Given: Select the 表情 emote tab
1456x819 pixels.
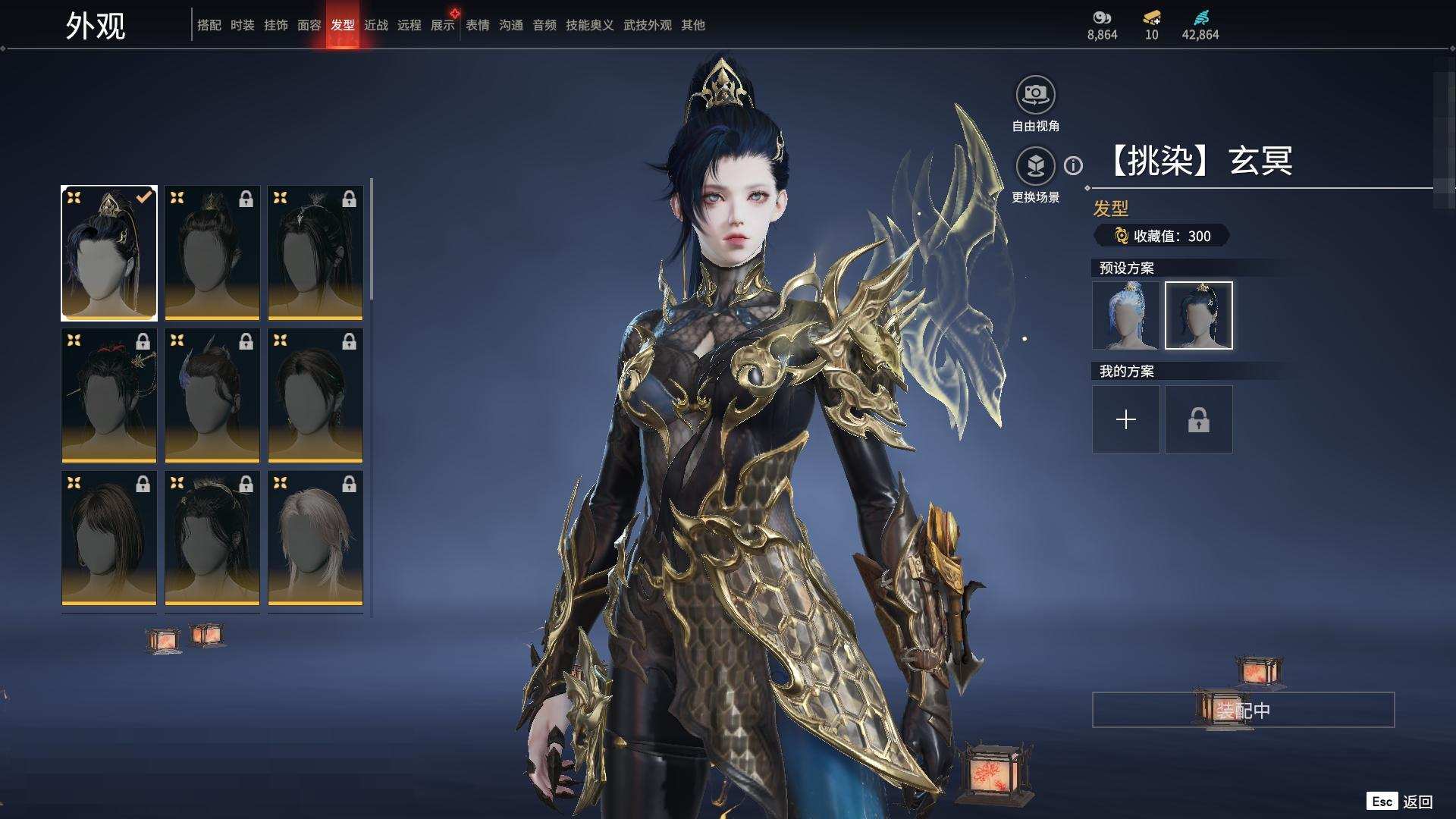Looking at the screenshot, I should pyautogui.click(x=477, y=25).
